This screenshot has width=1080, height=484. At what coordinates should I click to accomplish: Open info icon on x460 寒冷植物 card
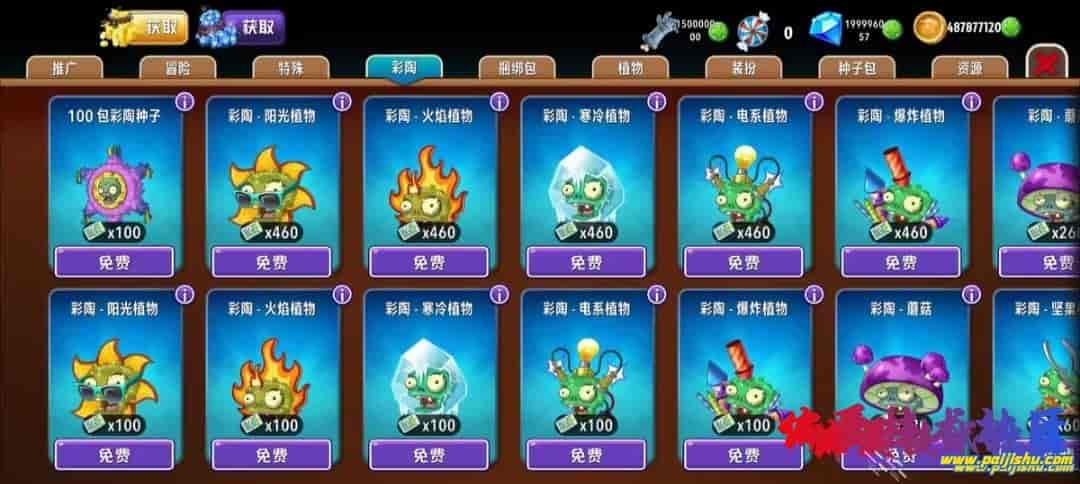[656, 101]
